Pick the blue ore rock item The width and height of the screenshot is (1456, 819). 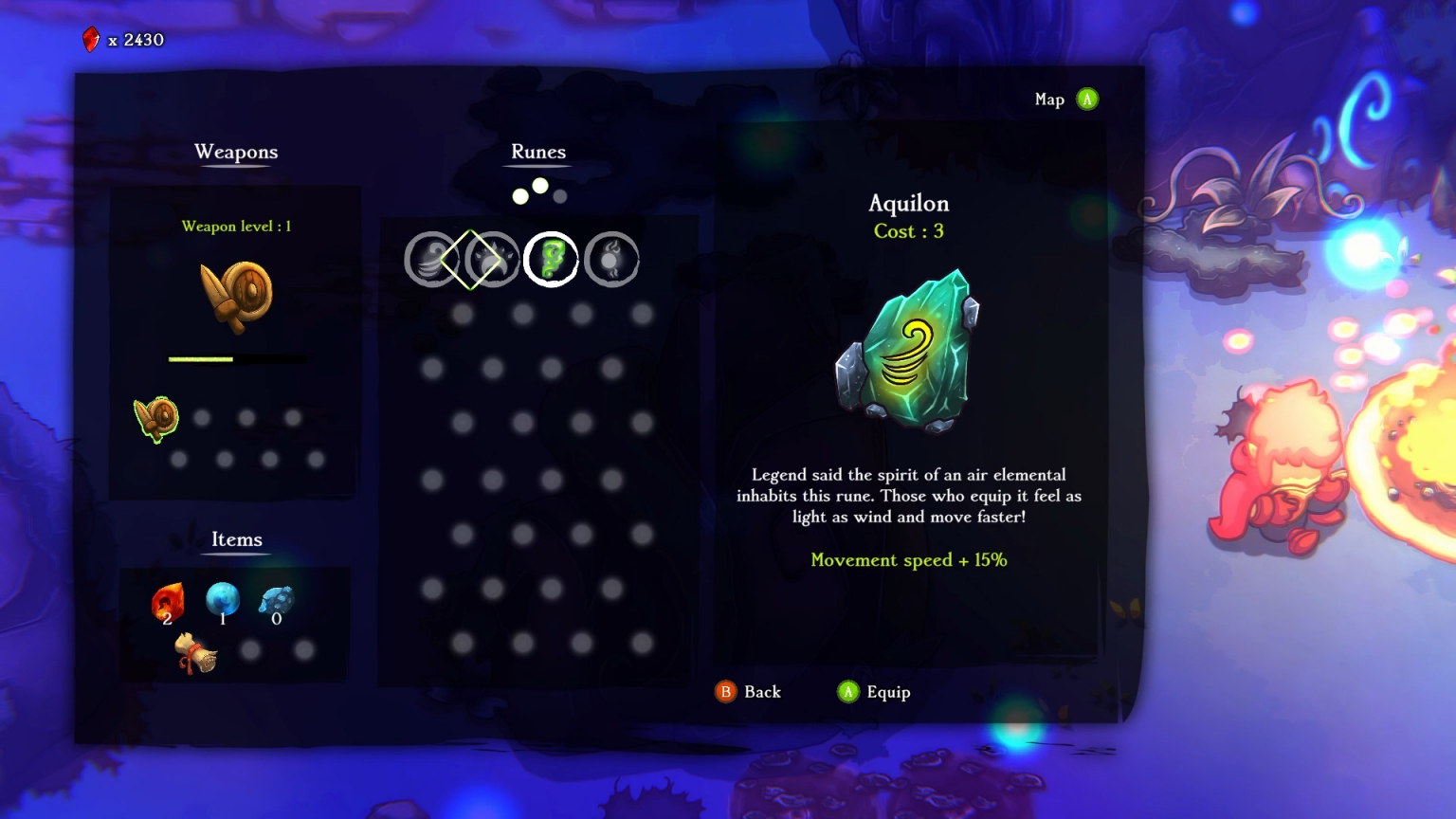tap(277, 601)
